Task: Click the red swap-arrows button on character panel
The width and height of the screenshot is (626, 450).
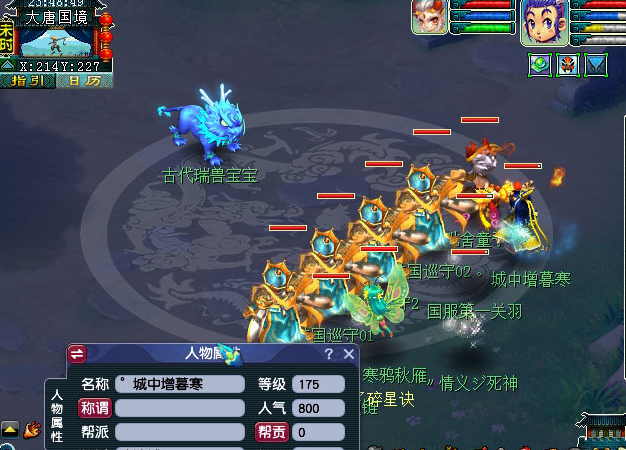Action: (77, 354)
